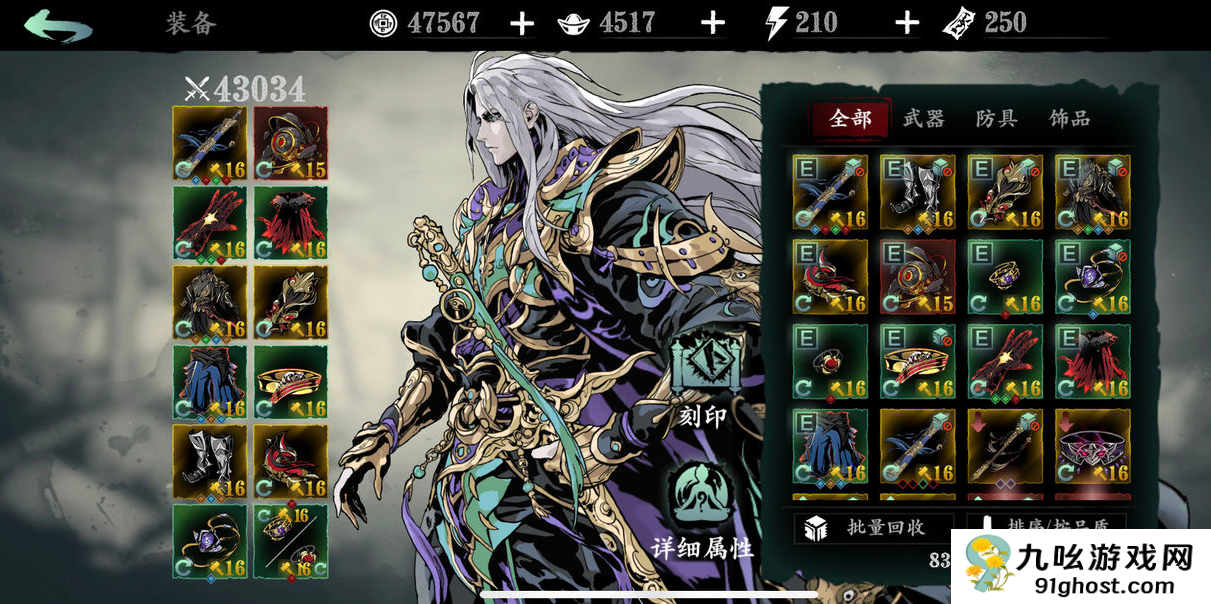Show the 饰品 category
The image size is (1211, 604).
[x=1069, y=119]
